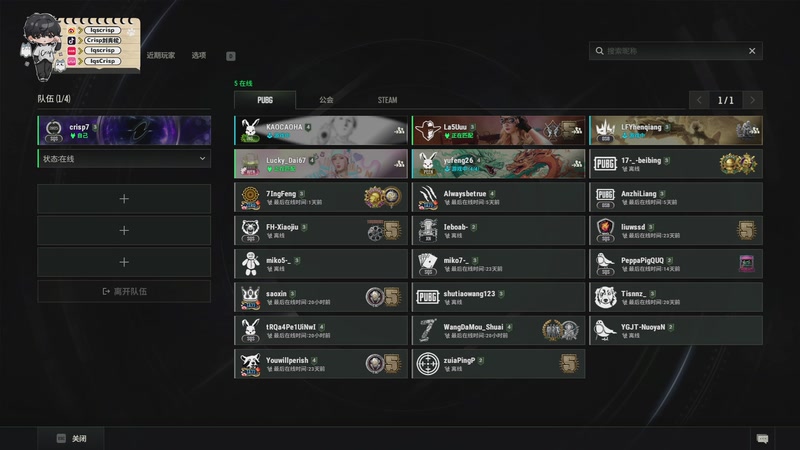Open the 状态:在线 status dropdown
Screen dimensions: 800x450
point(124,158)
